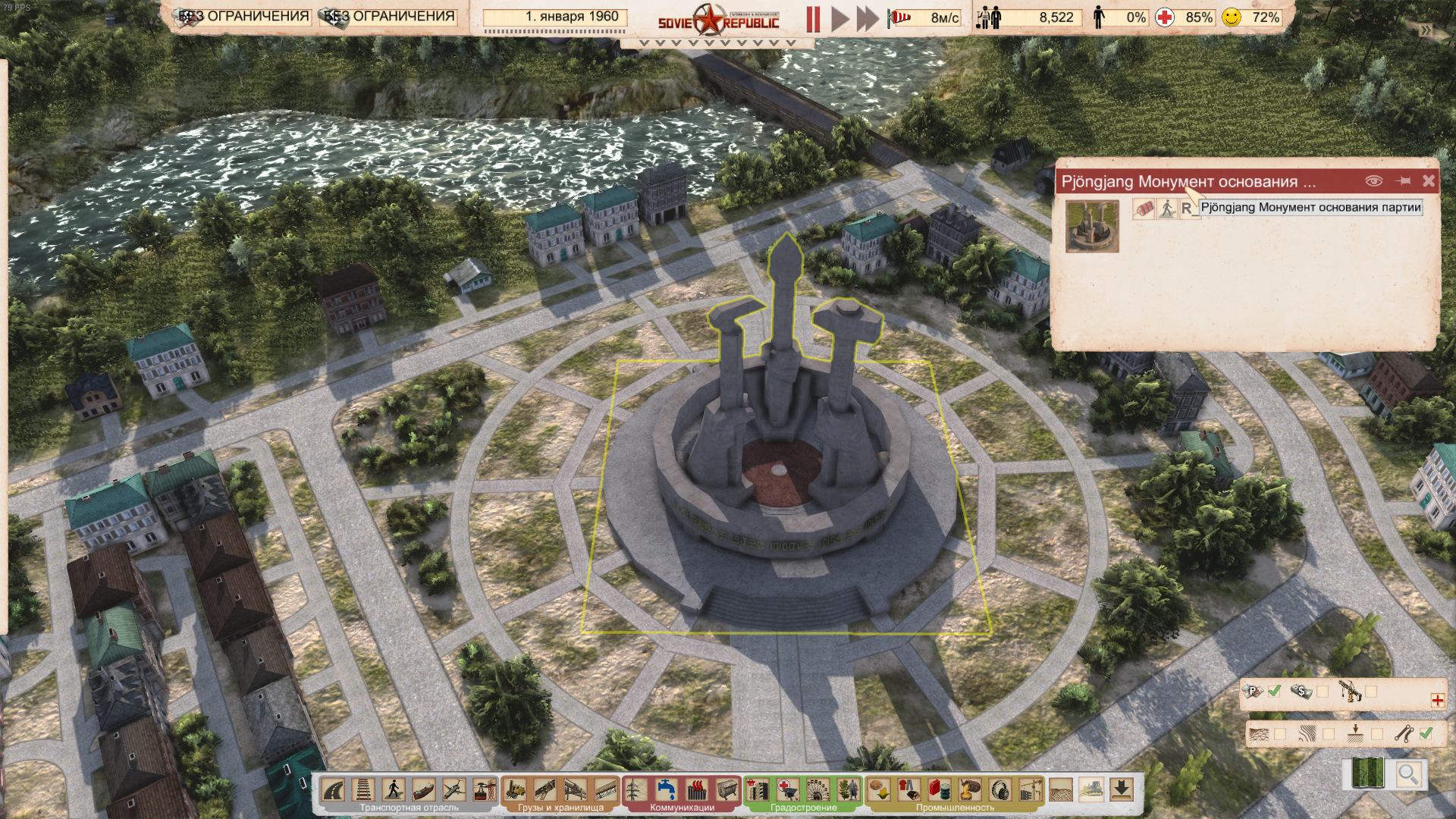This screenshot has width=1456, height=819.
Task: Set game speed to fast forward
Action: [x=867, y=19]
